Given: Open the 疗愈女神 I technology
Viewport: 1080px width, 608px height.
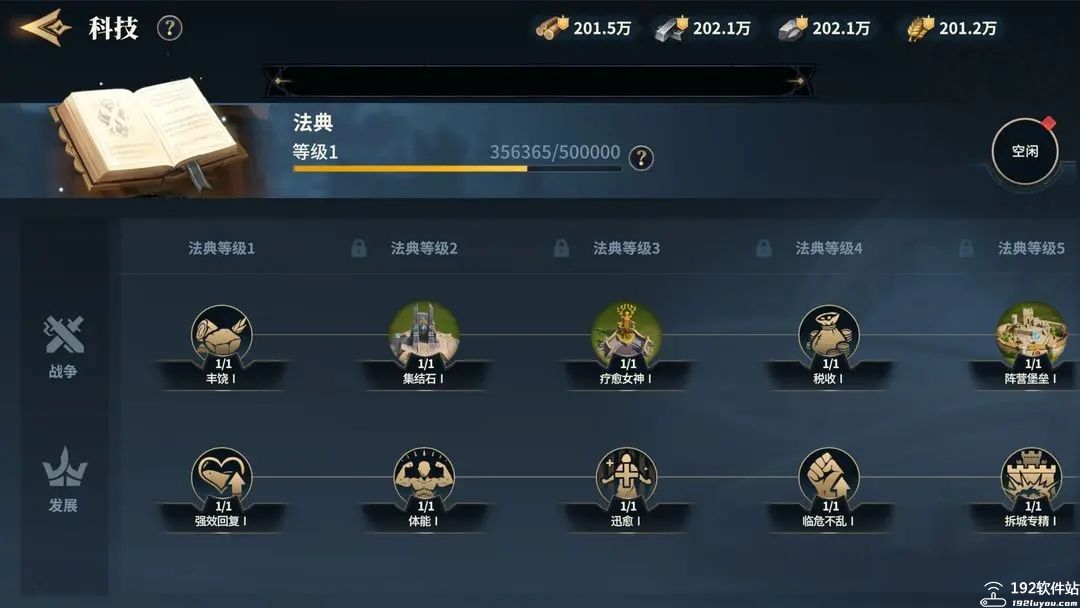Looking at the screenshot, I should (626, 336).
